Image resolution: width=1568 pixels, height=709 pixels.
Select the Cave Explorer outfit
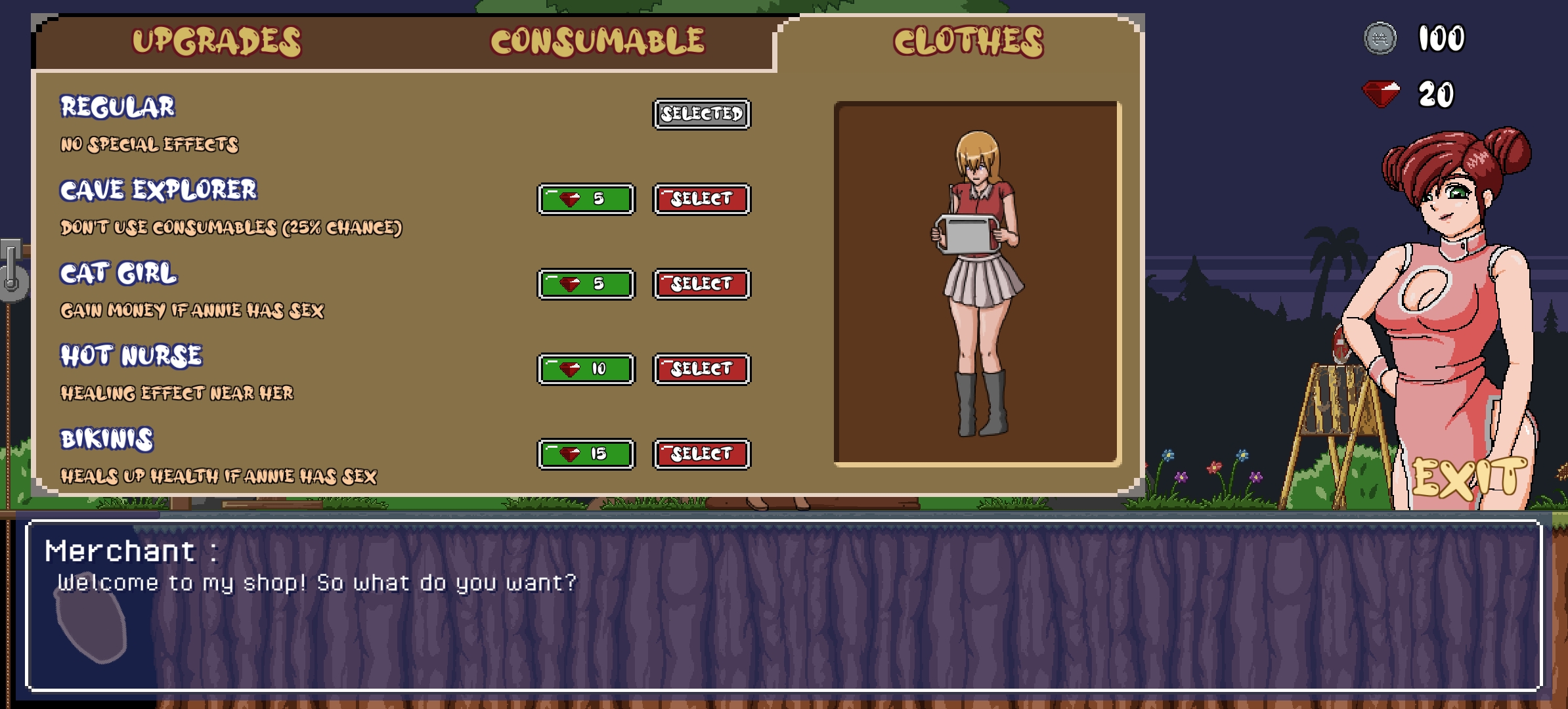pyautogui.click(x=701, y=199)
